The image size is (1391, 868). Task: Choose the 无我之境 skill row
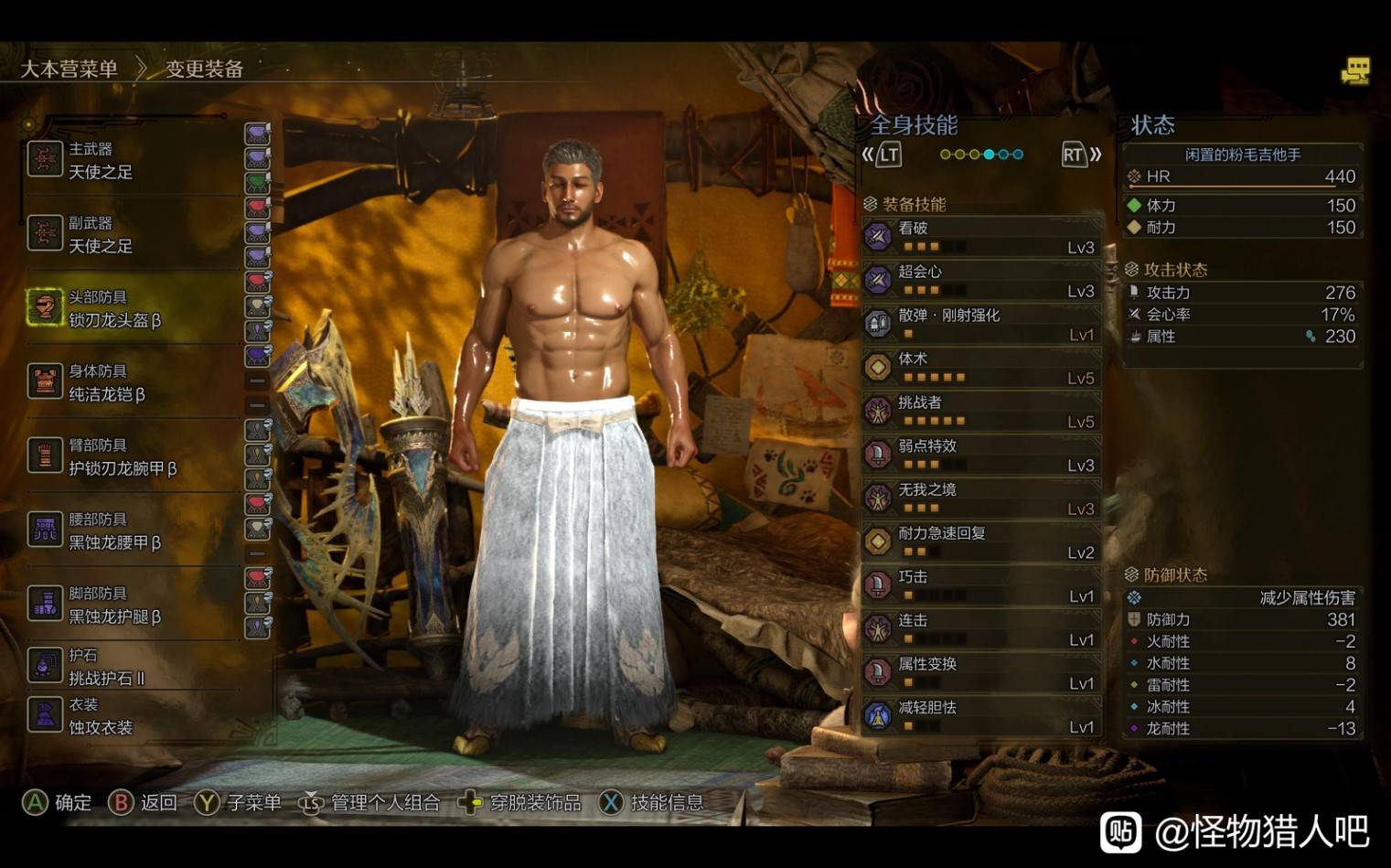pos(980,498)
